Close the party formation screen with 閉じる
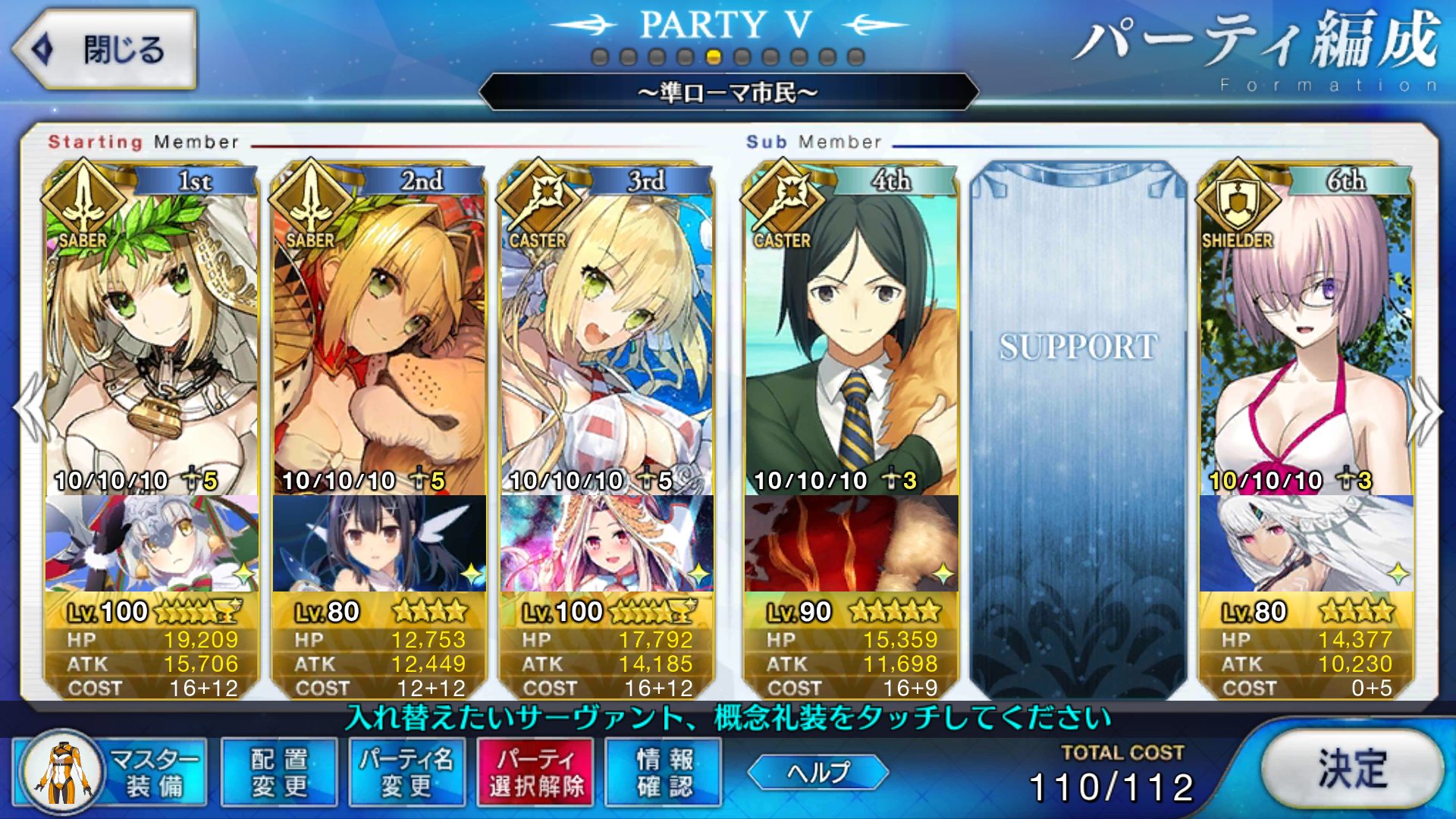 [x=105, y=50]
